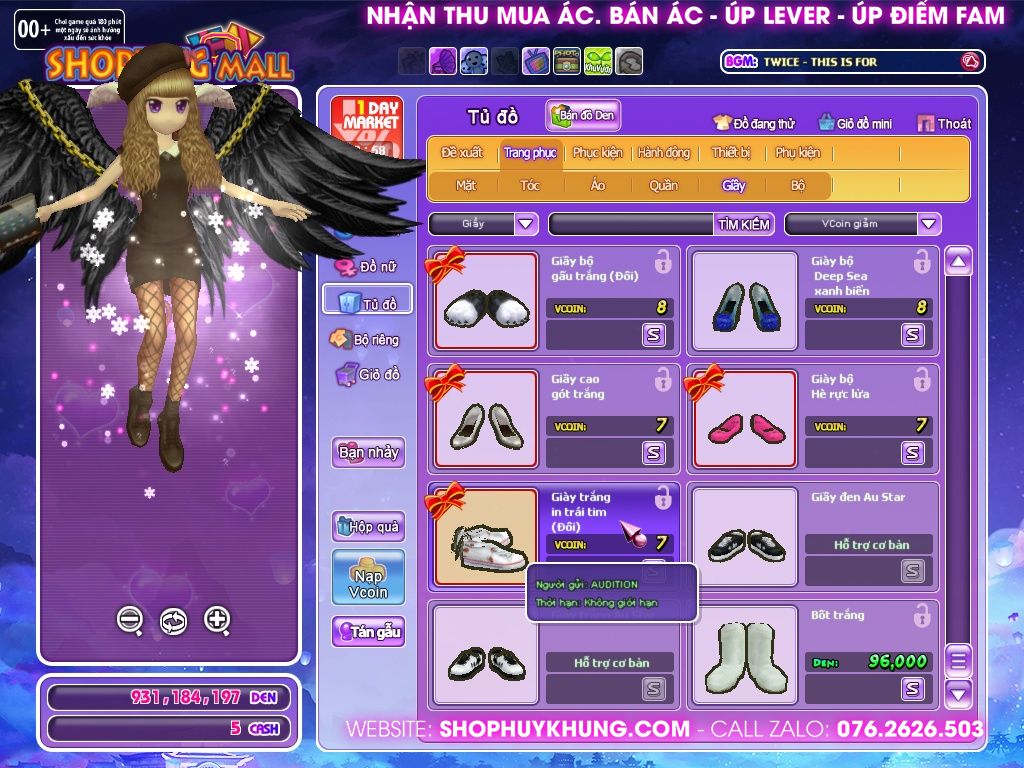The width and height of the screenshot is (1024, 768).
Task: Exit the shop via Thoát
Action: pyautogui.click(x=944, y=124)
